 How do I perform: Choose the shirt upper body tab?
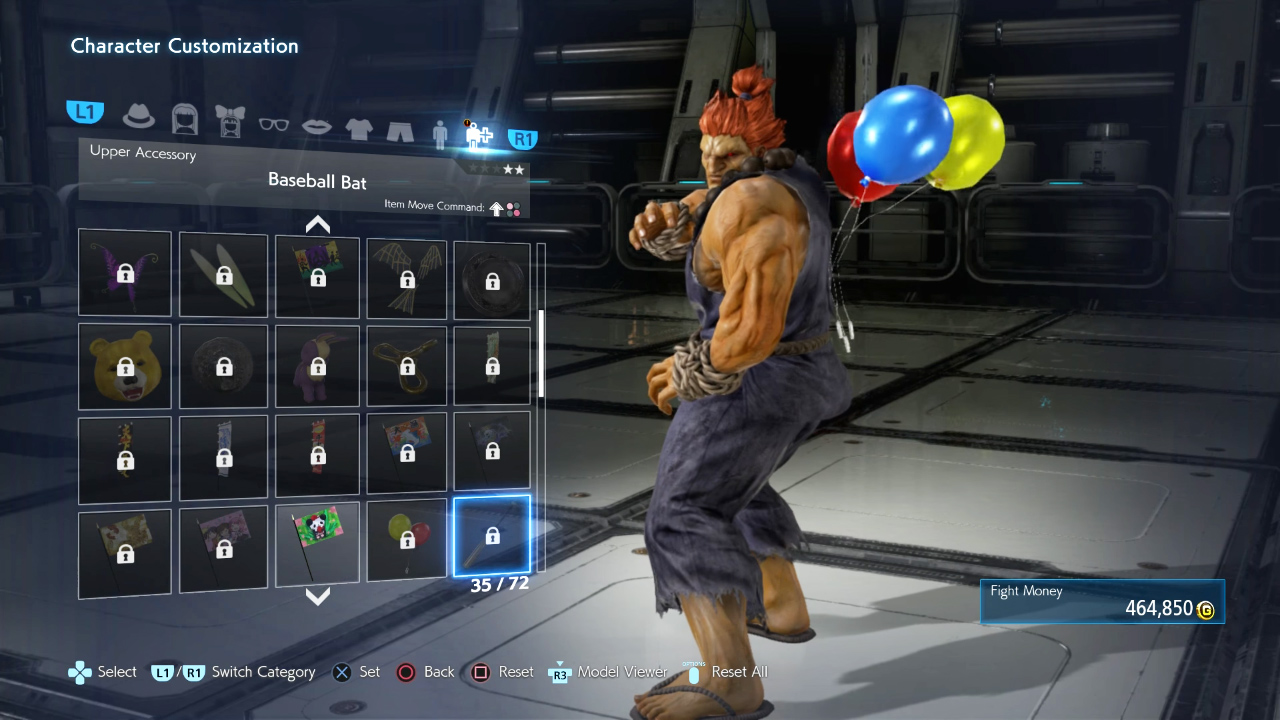point(359,128)
